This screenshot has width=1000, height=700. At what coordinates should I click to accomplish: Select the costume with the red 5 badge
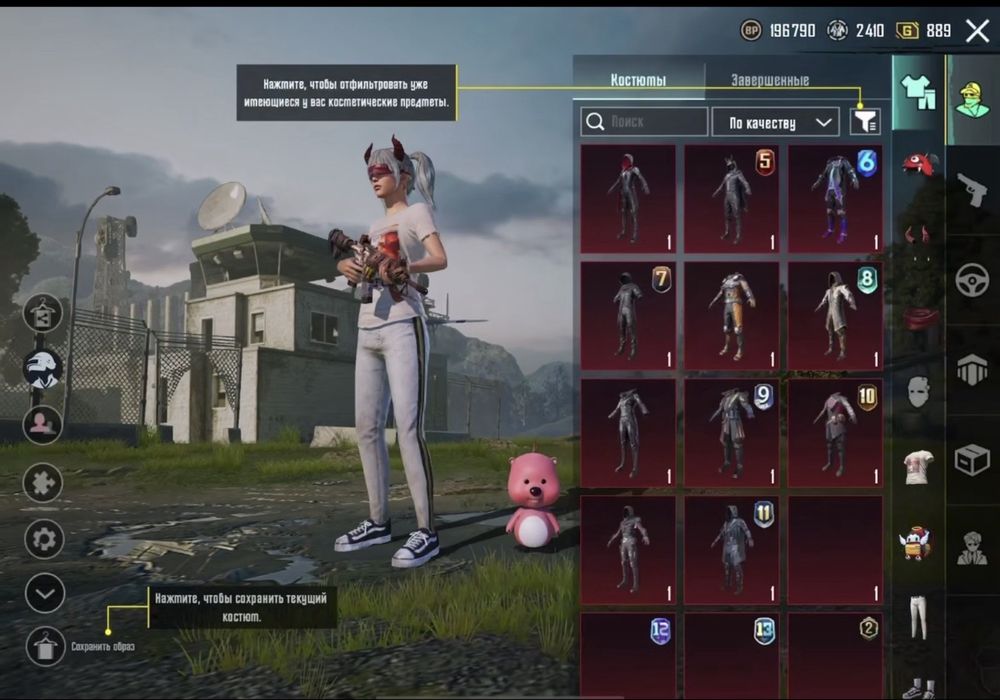[x=731, y=198]
